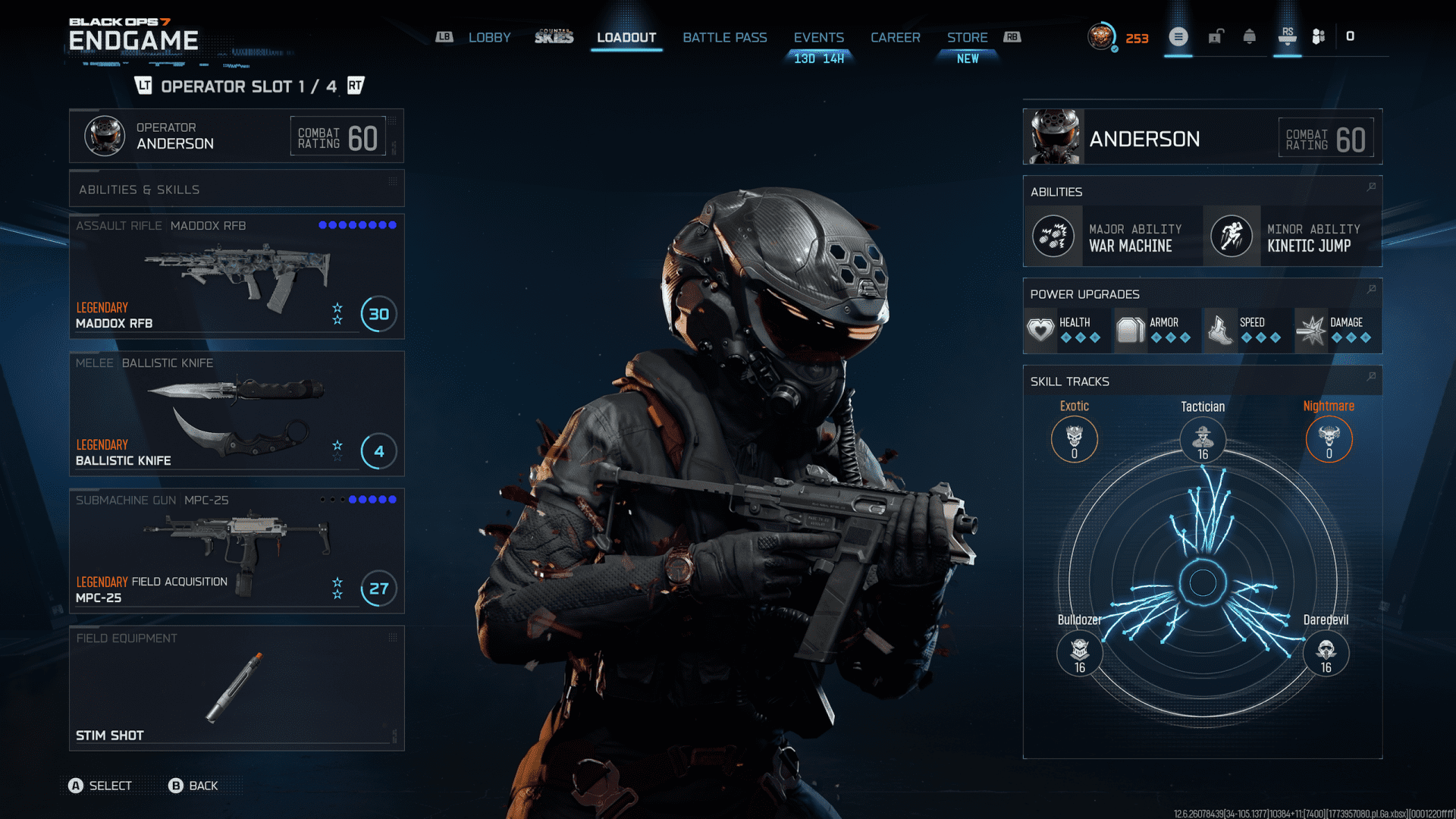This screenshot has width=1456, height=819.
Task: Switch to the Lobby tab
Action: [489, 37]
